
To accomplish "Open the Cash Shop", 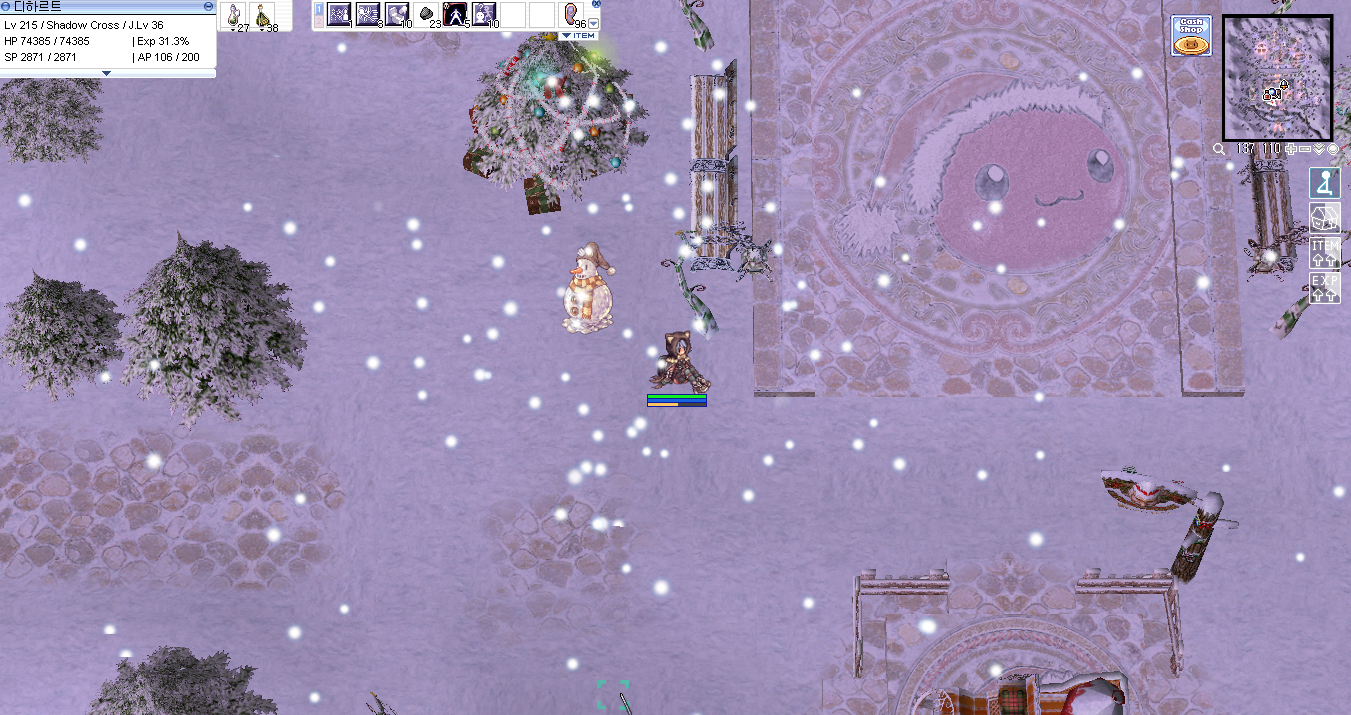I will (1191, 35).
